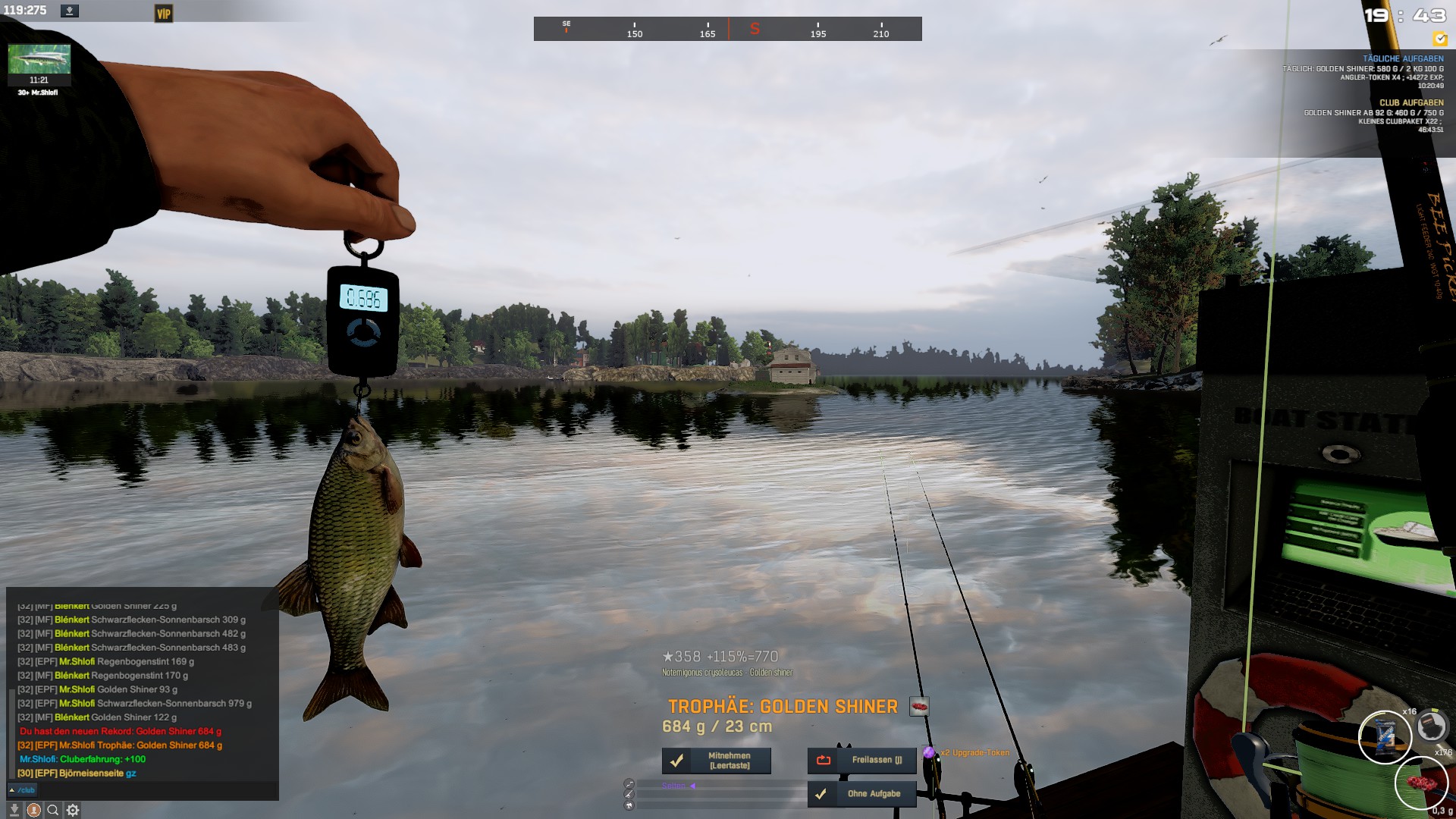Screen dimensions: 1456x819
Task: Select the Ohne Aufgabe option
Action: [x=862, y=794]
